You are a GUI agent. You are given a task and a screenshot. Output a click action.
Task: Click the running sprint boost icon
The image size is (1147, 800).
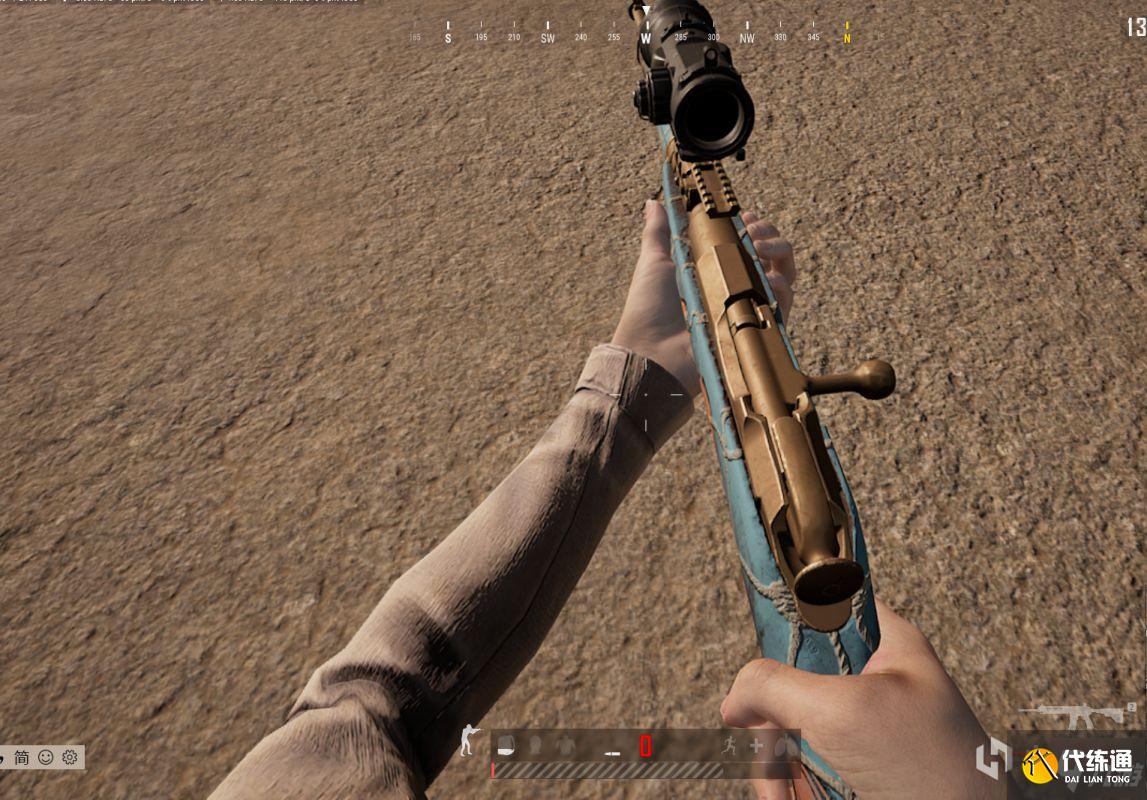[x=729, y=745]
